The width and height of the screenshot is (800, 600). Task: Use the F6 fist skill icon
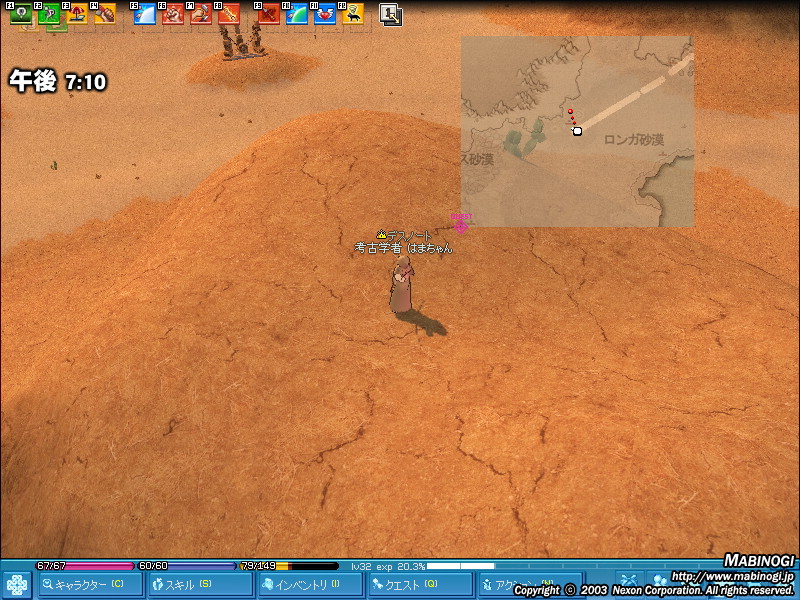point(173,14)
